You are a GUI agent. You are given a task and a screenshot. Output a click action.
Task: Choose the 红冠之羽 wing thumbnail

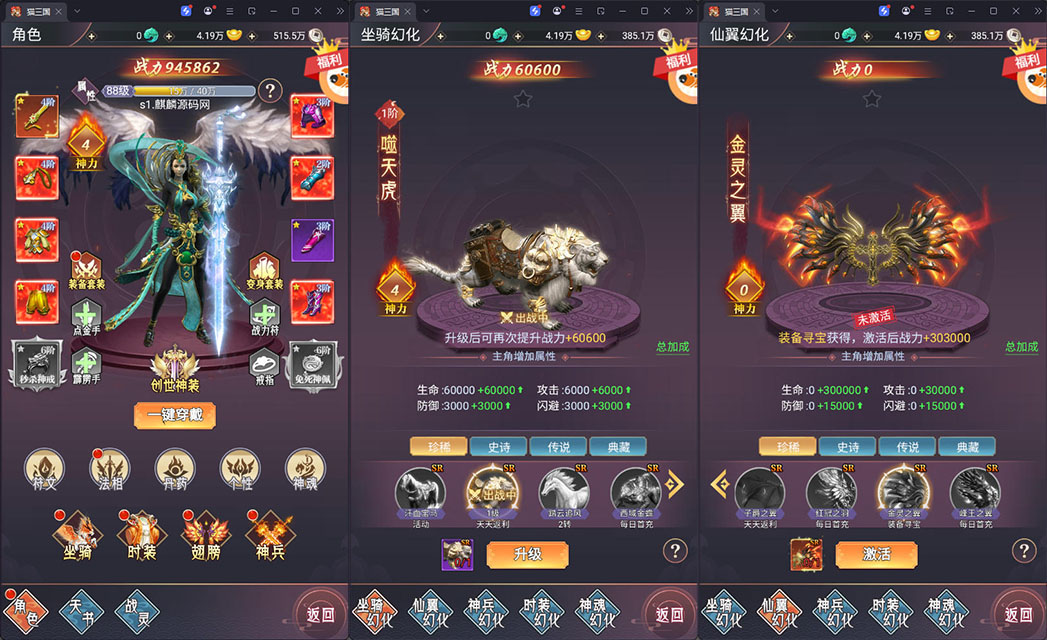[x=831, y=493]
